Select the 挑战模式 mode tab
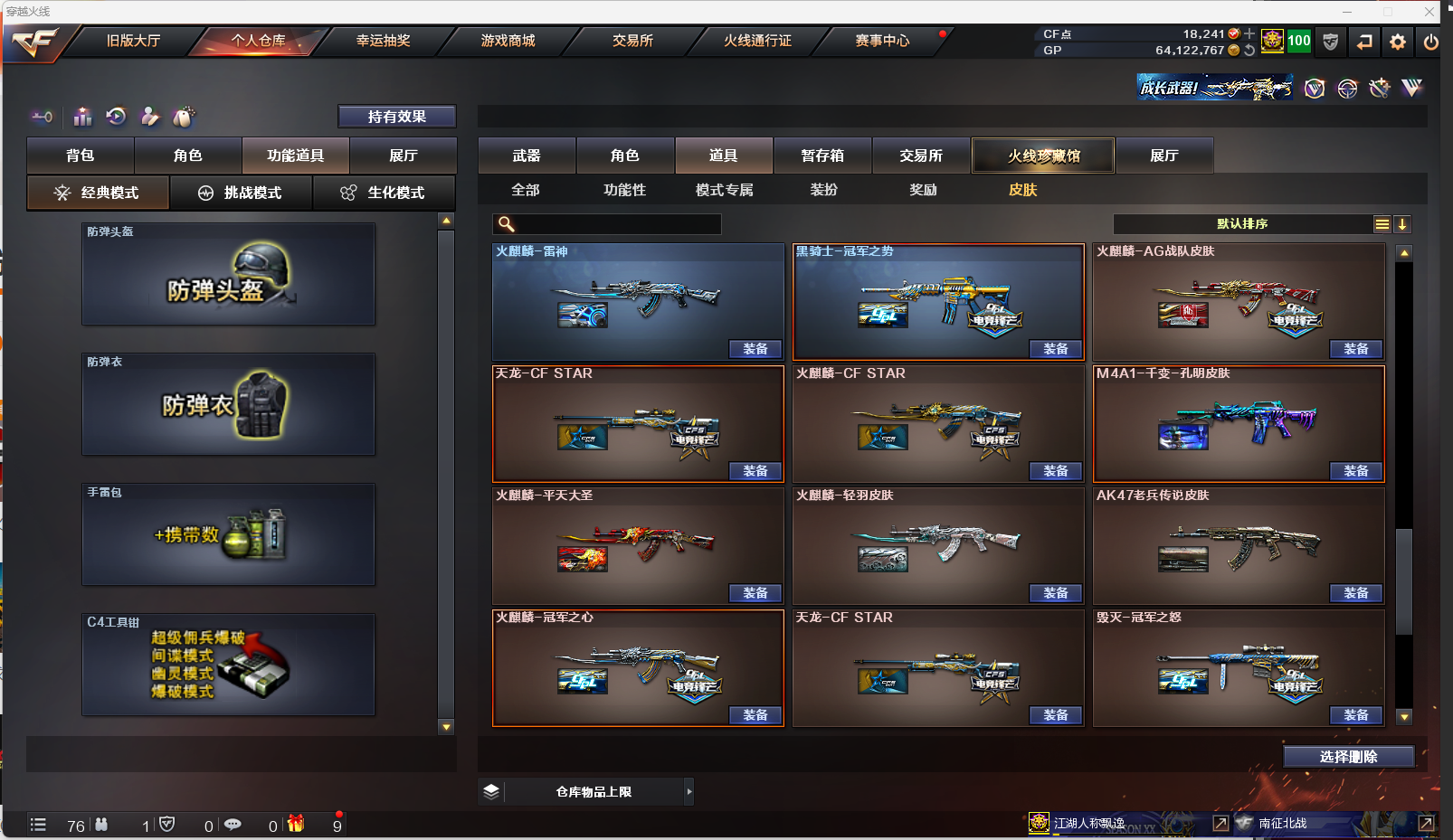This screenshot has height=840, width=1453. (241, 193)
